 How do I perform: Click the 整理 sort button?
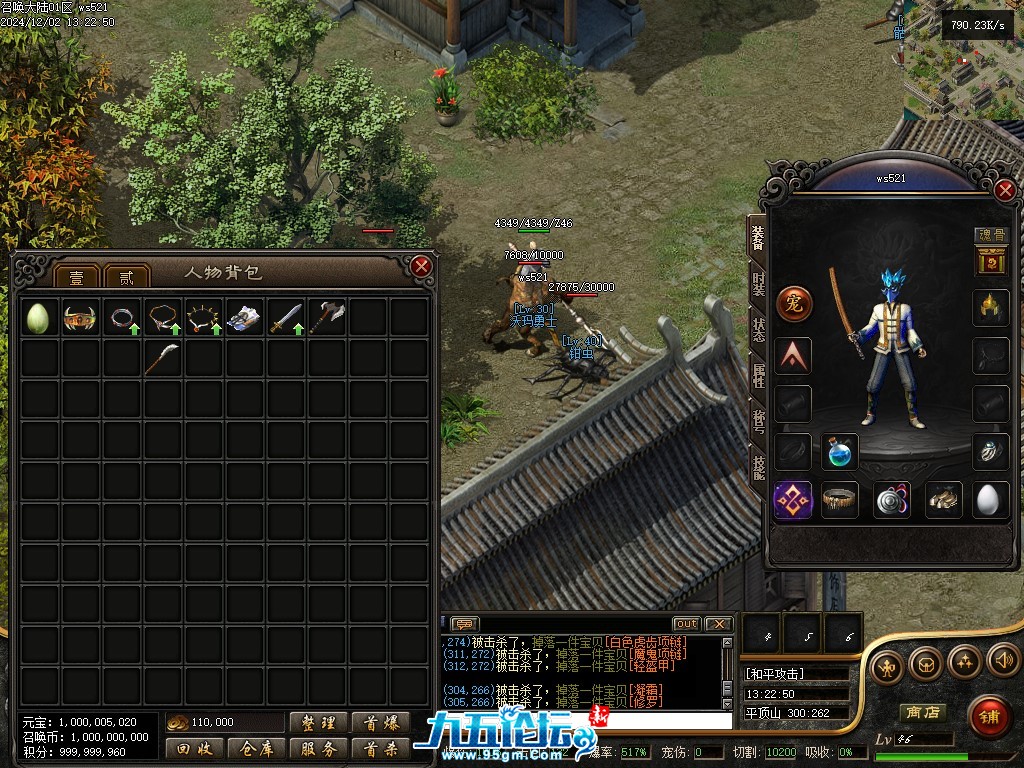coord(319,723)
